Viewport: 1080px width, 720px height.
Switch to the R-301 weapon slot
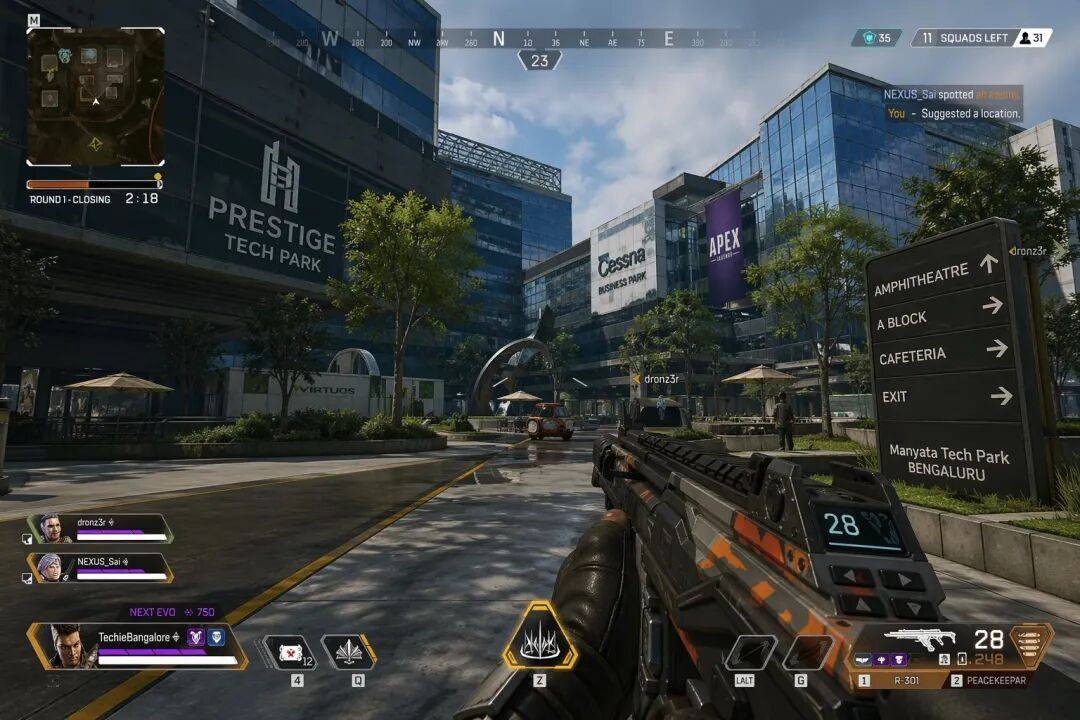click(x=897, y=680)
